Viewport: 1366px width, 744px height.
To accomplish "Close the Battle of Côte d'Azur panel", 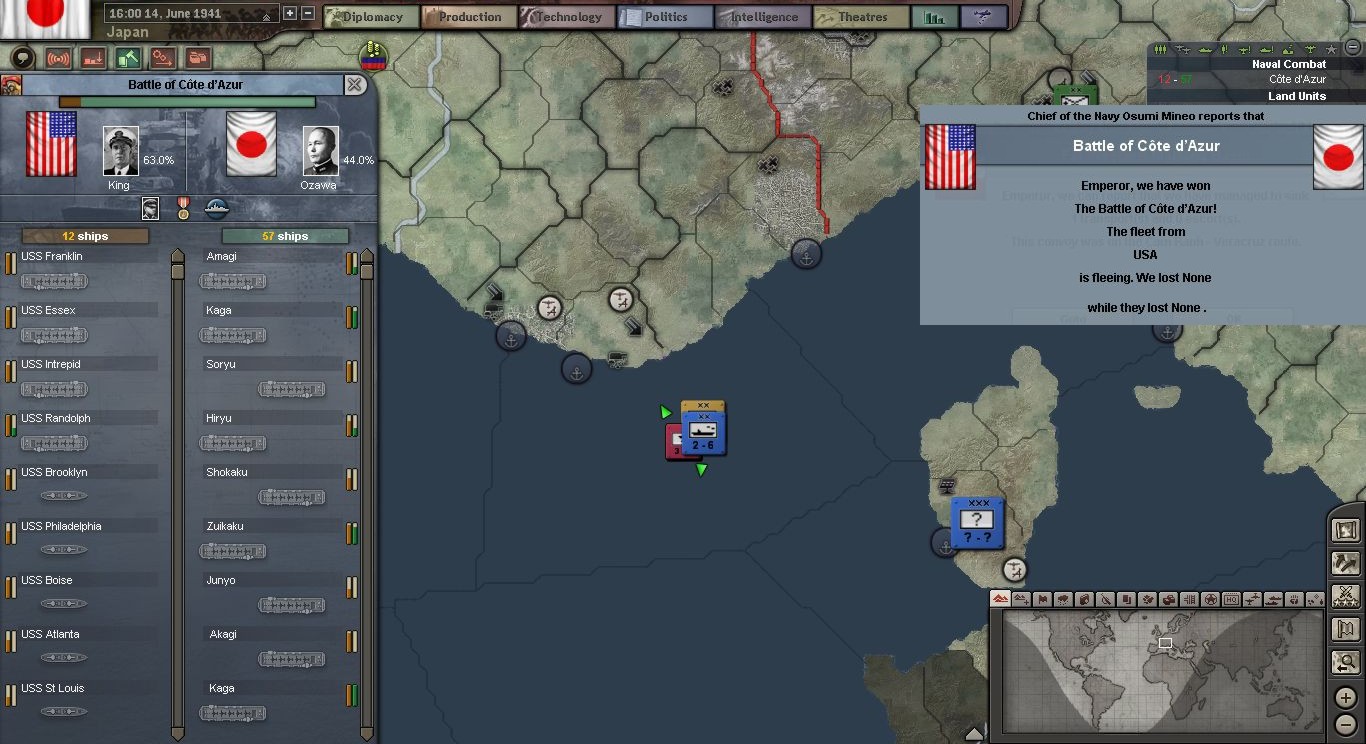I will (355, 85).
